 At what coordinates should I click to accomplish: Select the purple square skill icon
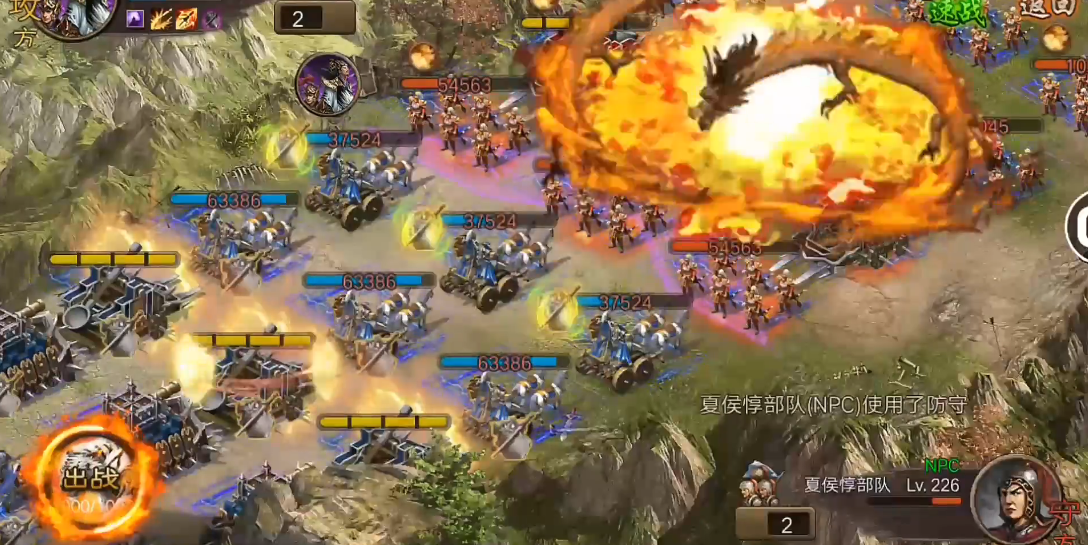click(135, 18)
